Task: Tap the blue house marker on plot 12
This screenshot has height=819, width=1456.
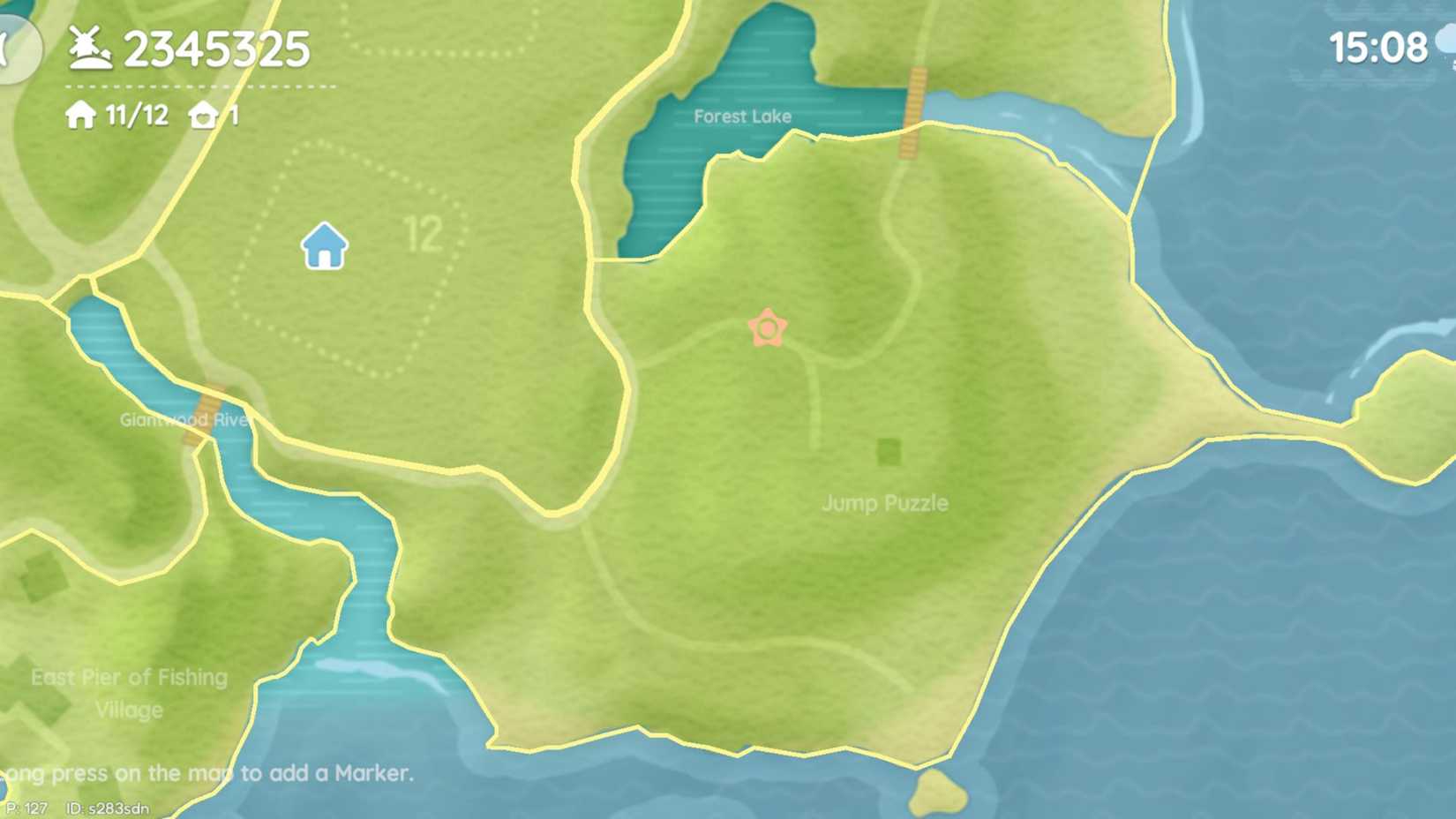Action: coord(323,246)
